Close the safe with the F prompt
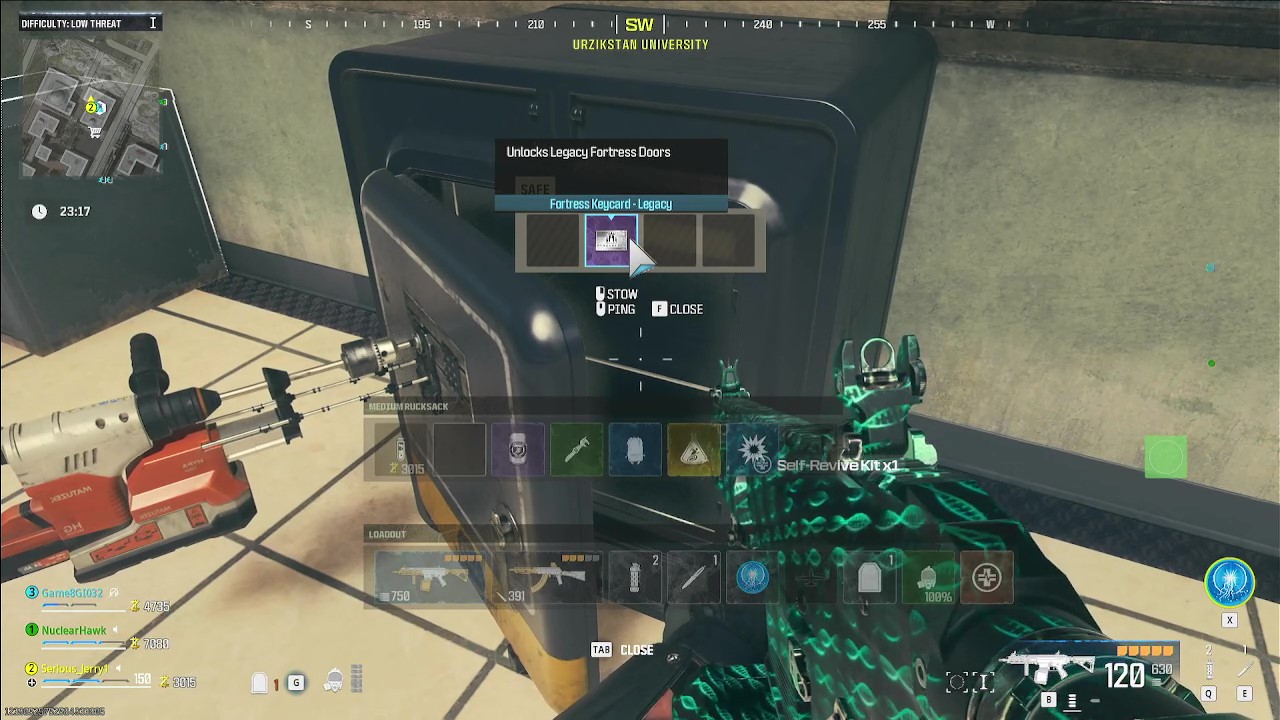 coord(678,309)
